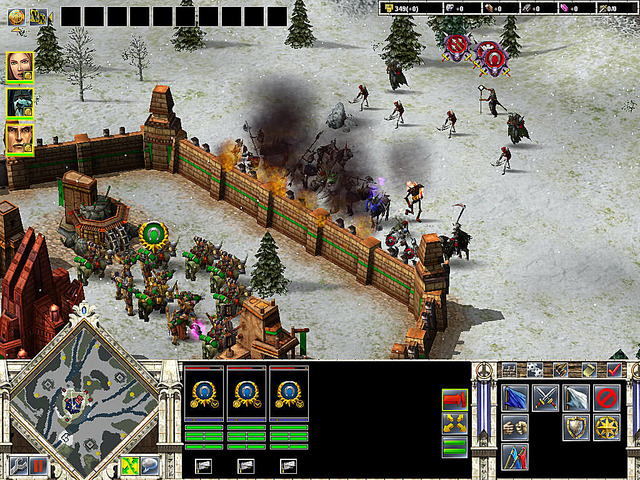
Task: Choose the crossed swords attack command
Action: coord(545,398)
